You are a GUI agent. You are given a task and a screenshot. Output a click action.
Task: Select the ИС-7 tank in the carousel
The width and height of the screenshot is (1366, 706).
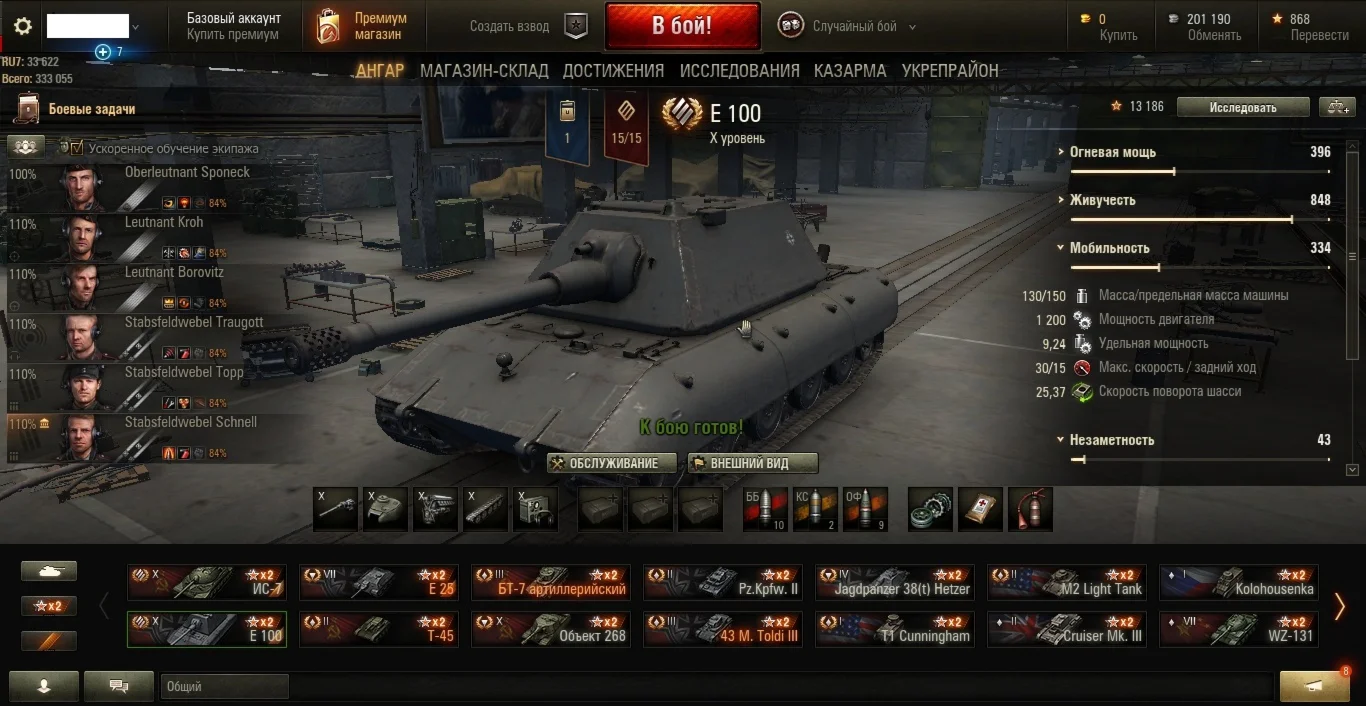(x=206, y=582)
